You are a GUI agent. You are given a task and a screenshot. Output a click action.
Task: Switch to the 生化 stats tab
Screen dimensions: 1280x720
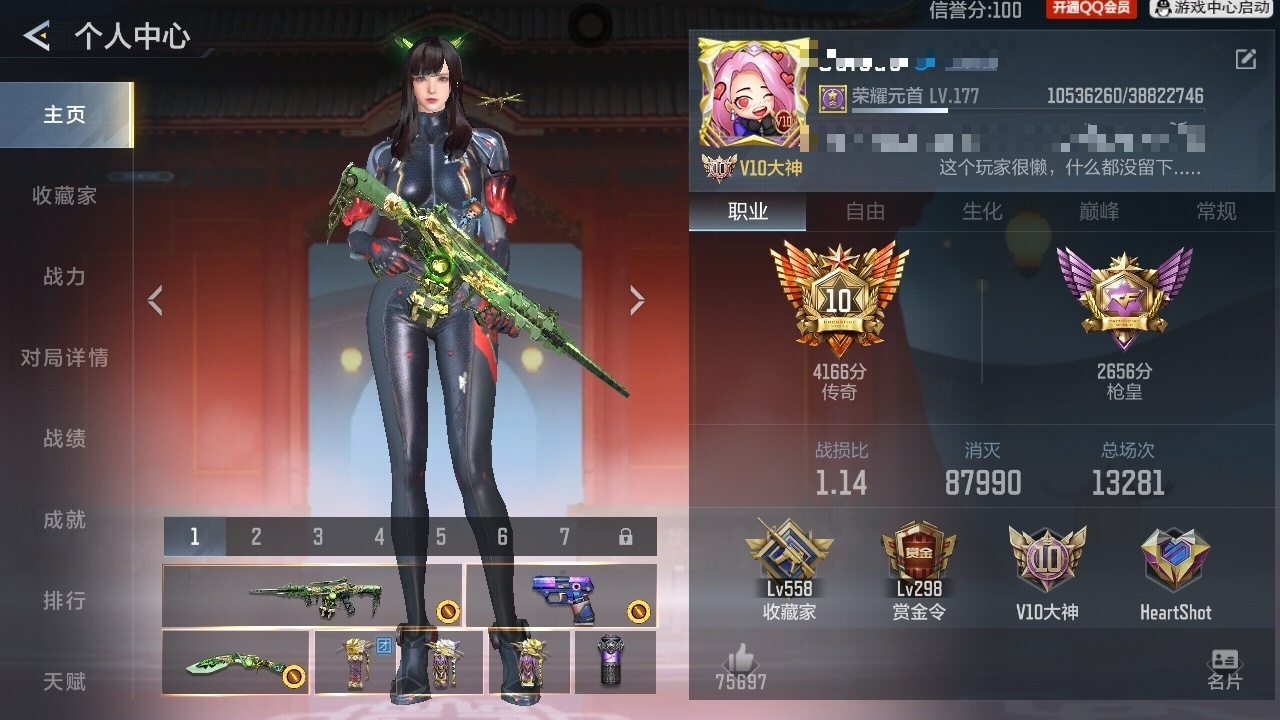982,212
